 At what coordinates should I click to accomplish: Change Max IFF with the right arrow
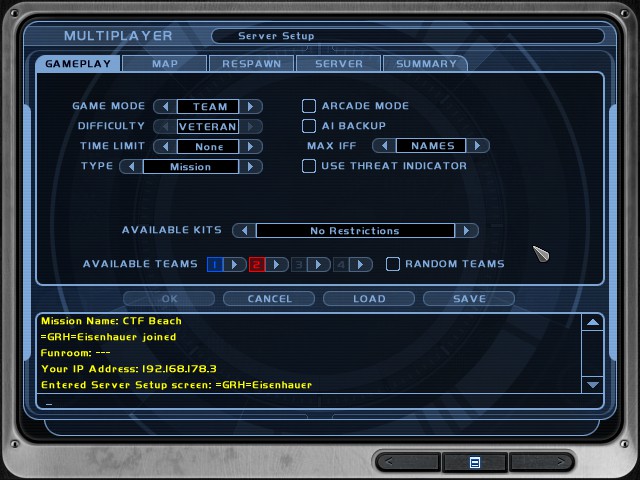(479, 146)
